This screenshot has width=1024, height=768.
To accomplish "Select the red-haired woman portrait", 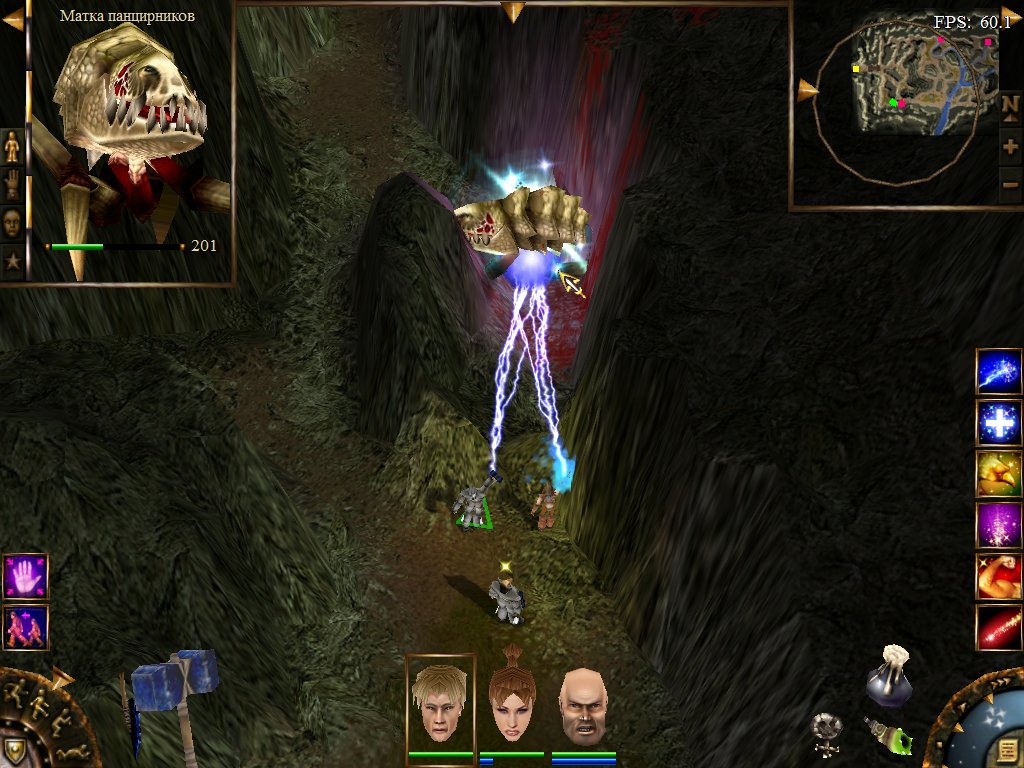I will pyautogui.click(x=511, y=704).
